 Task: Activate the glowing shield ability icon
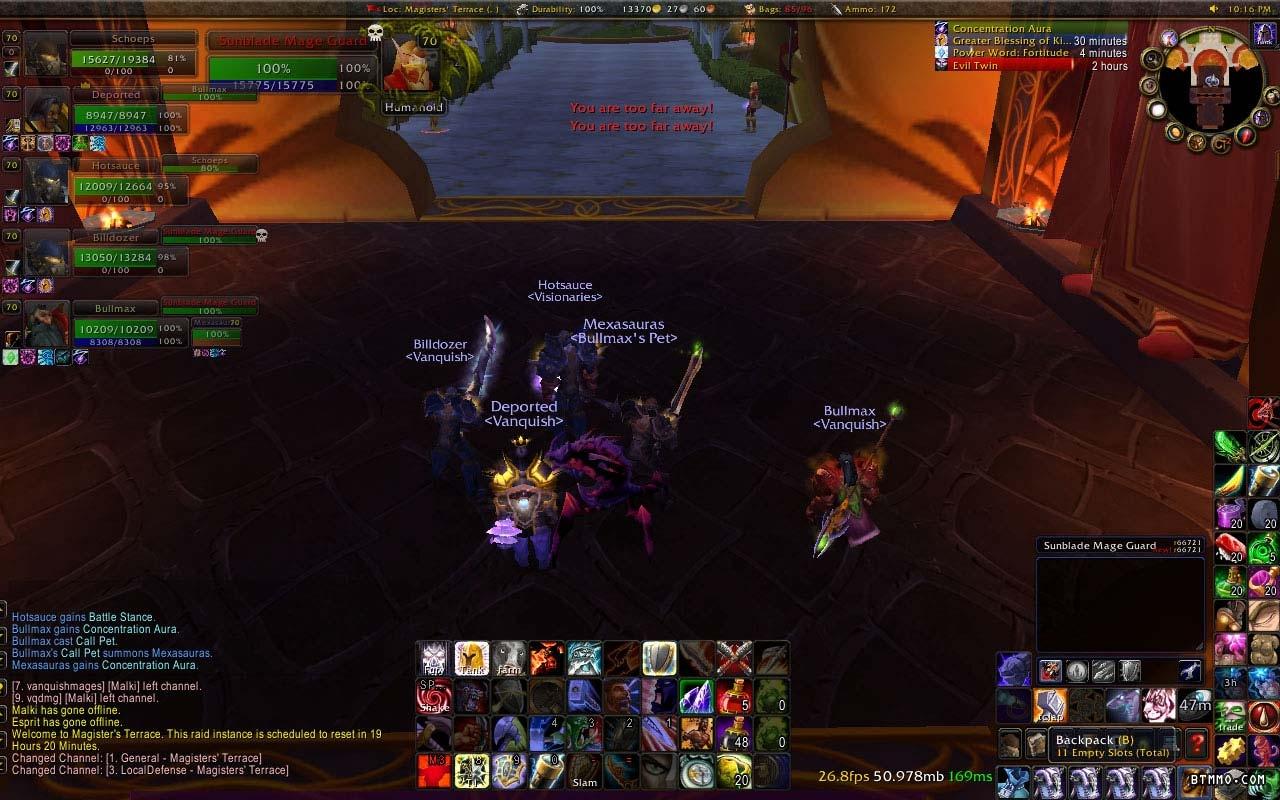pyautogui.click(x=659, y=658)
